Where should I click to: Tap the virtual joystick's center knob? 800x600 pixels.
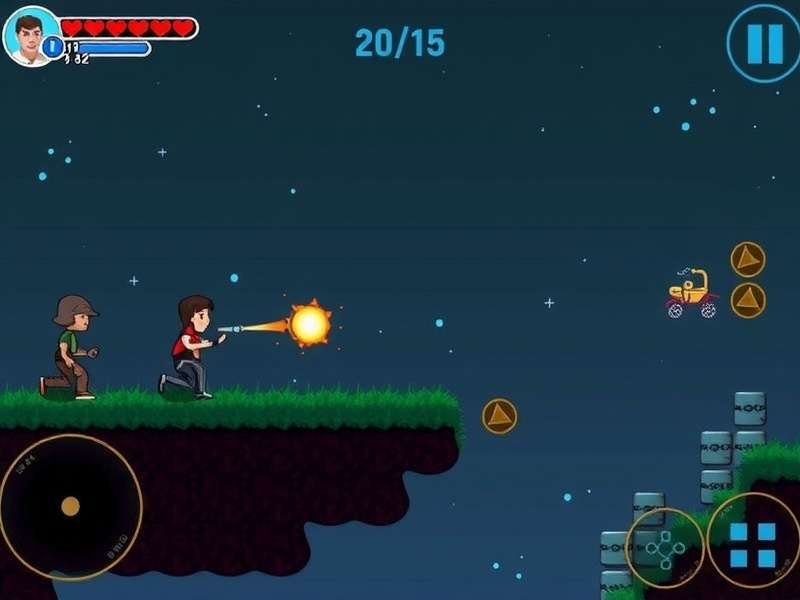pyautogui.click(x=70, y=506)
